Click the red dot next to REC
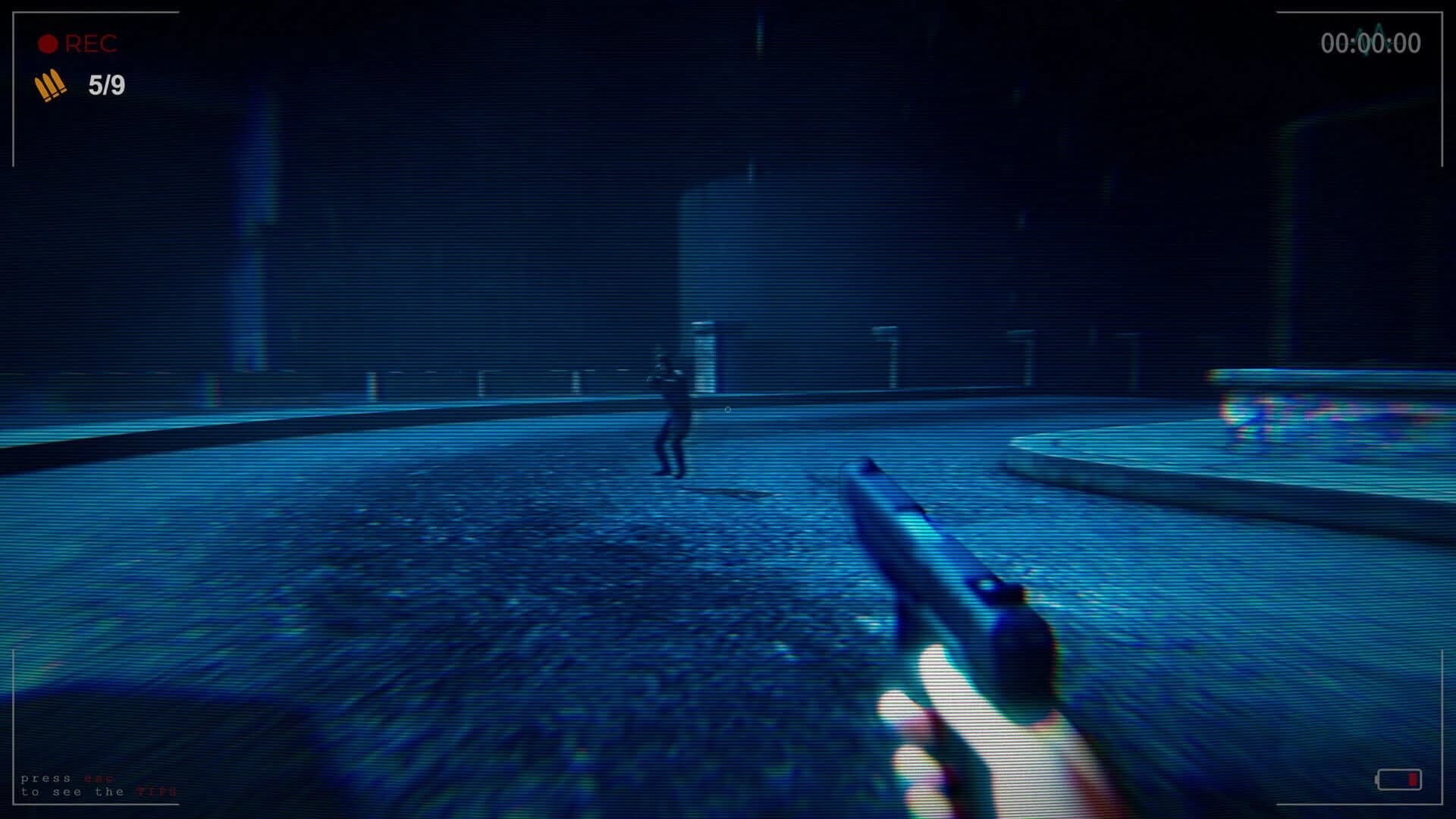 [x=47, y=43]
